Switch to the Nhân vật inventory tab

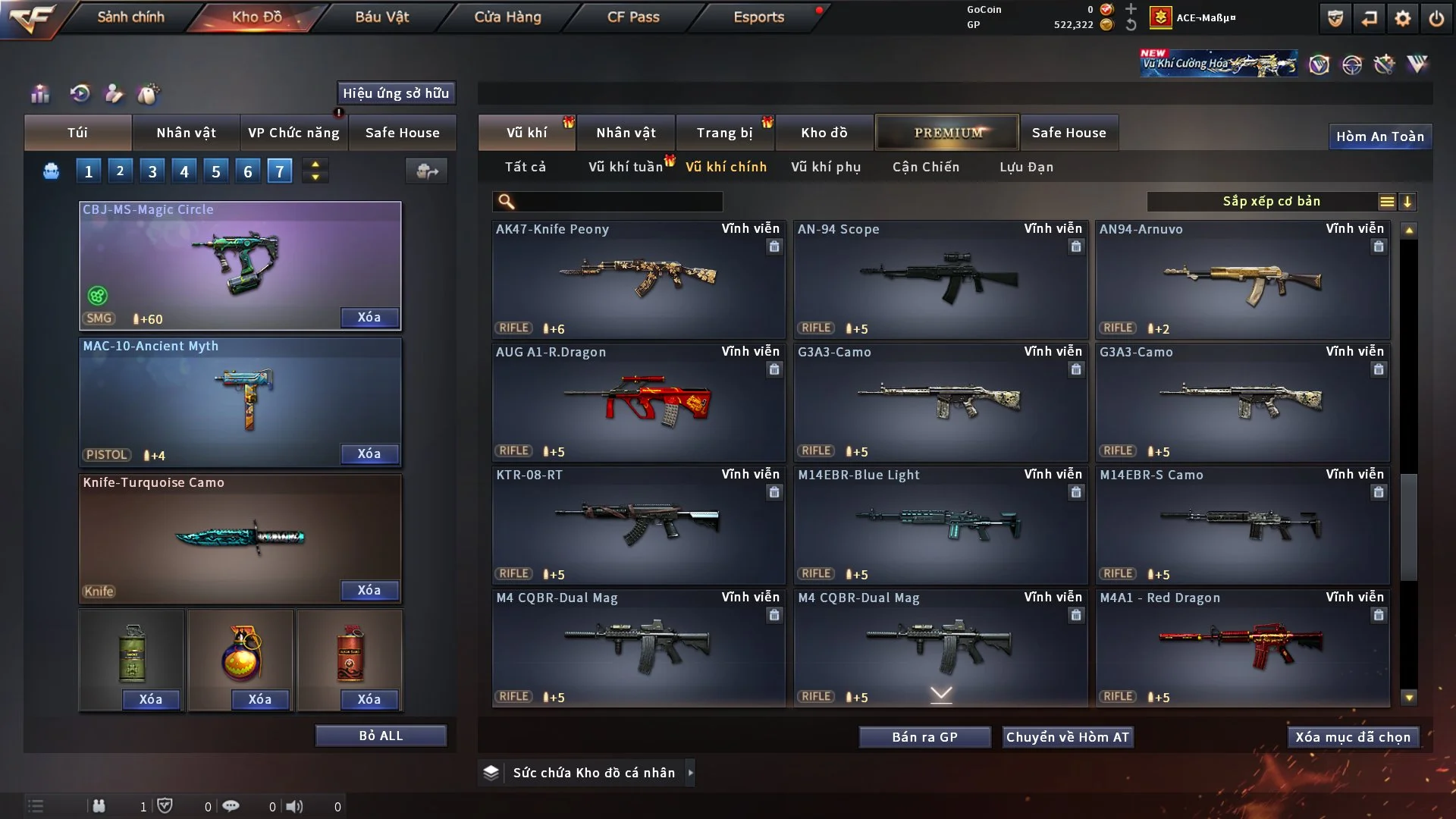point(626,133)
